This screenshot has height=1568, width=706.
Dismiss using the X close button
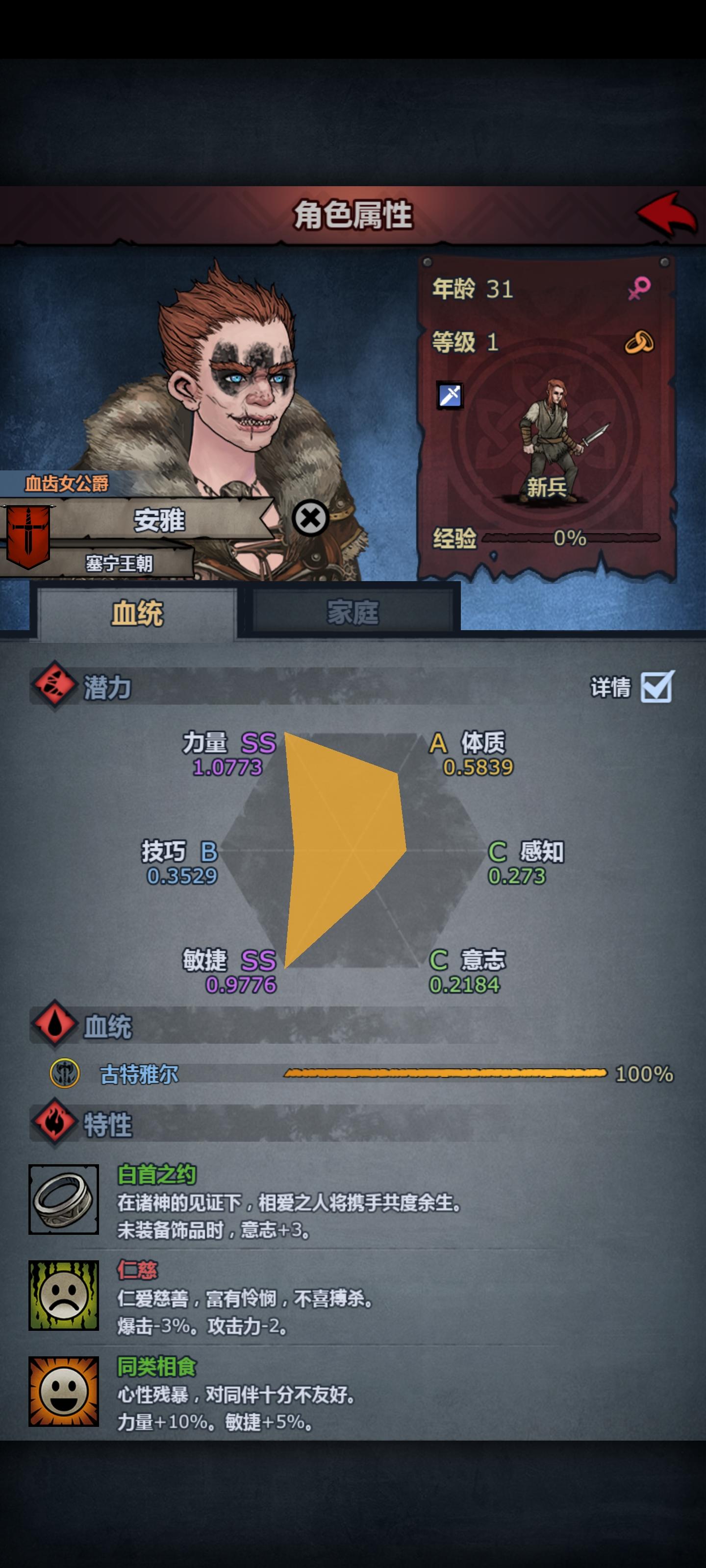[x=312, y=518]
